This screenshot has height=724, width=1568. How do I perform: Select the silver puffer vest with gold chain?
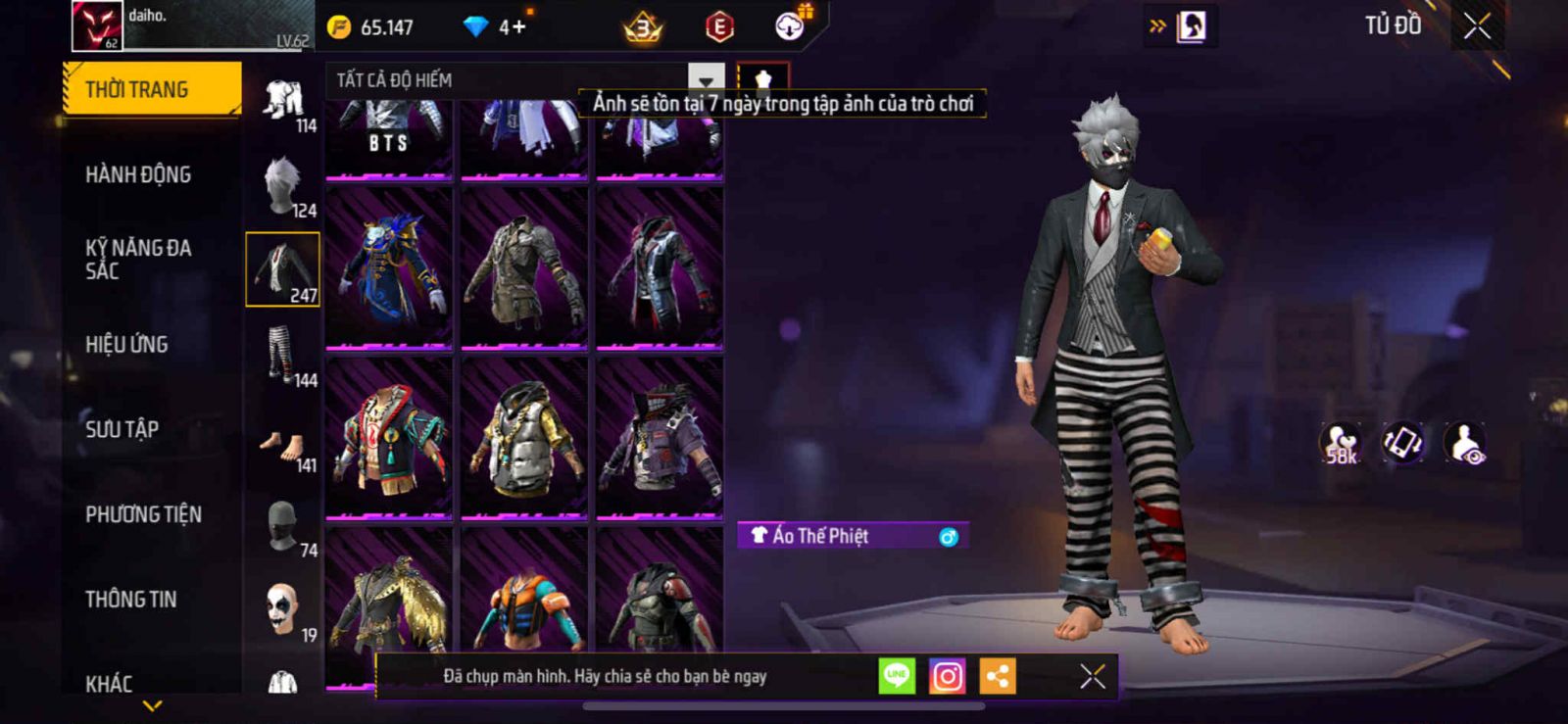tap(524, 438)
